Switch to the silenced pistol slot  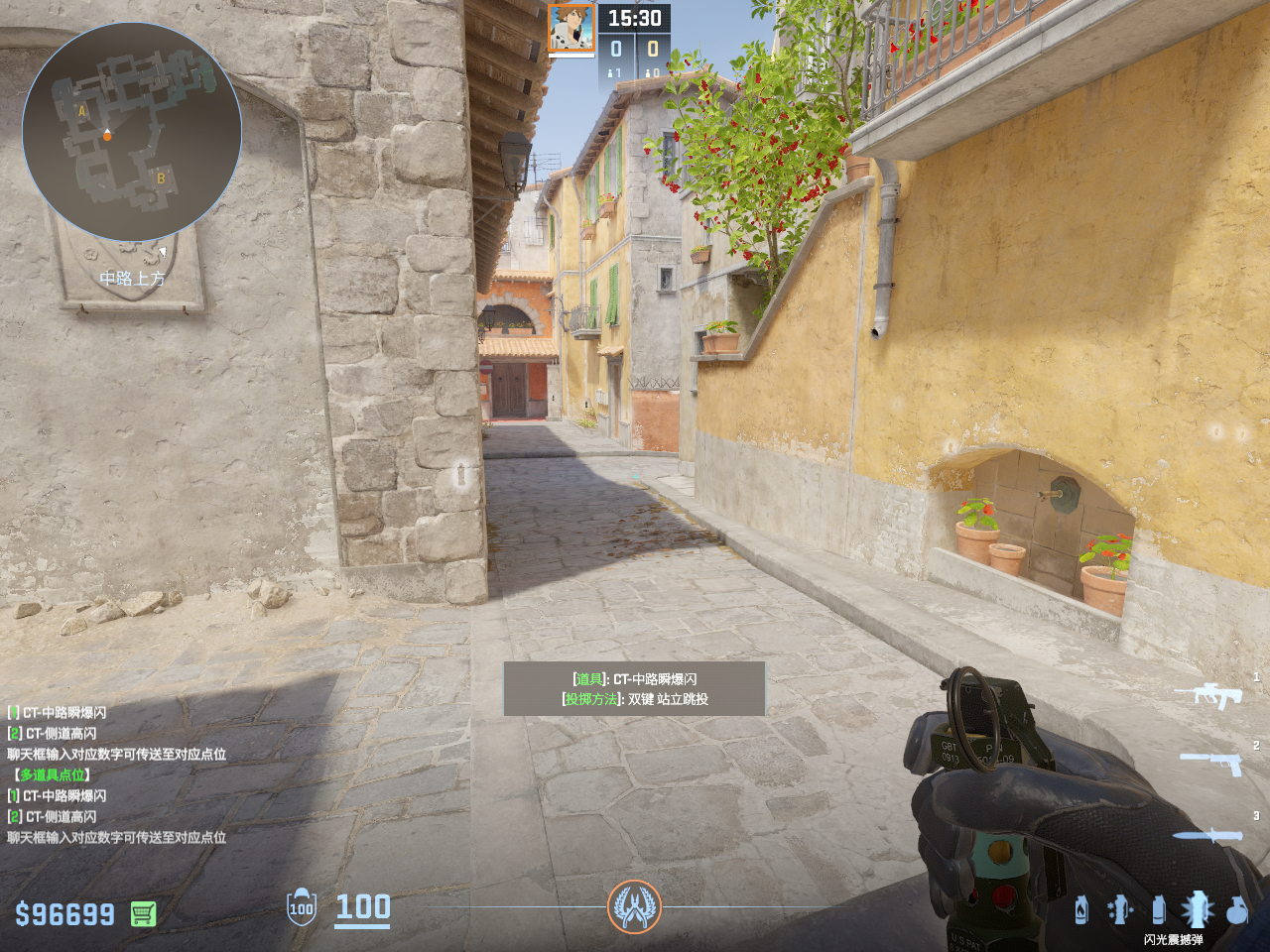[x=1210, y=763]
